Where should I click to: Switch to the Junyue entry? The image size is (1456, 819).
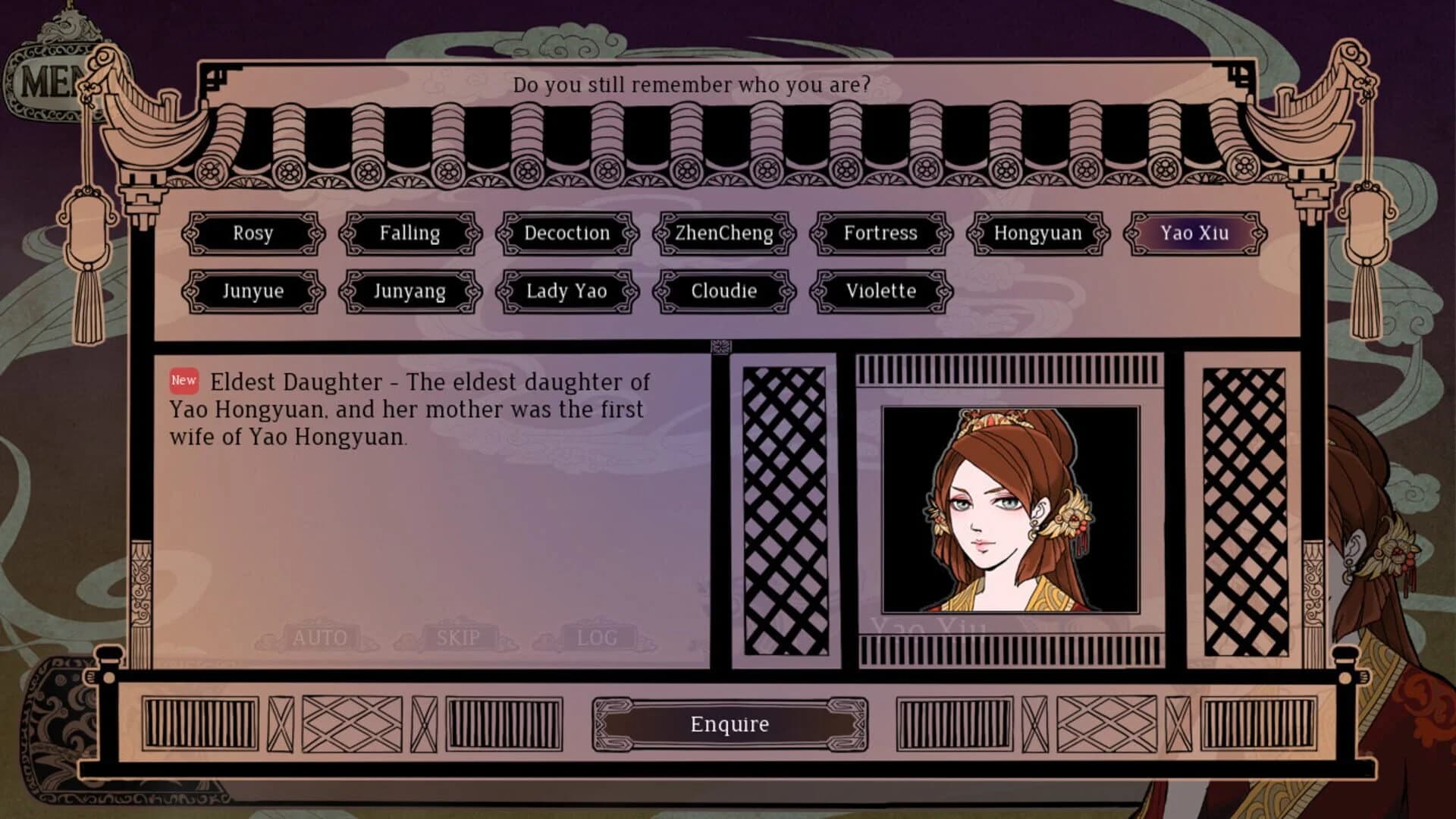coord(254,291)
